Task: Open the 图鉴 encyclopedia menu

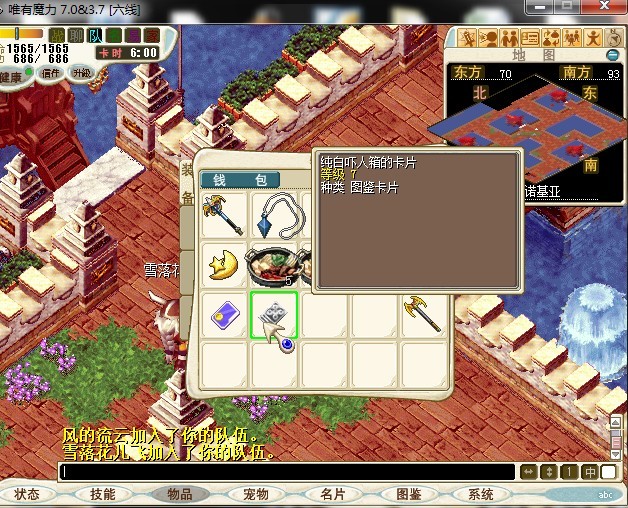Action: point(408,494)
